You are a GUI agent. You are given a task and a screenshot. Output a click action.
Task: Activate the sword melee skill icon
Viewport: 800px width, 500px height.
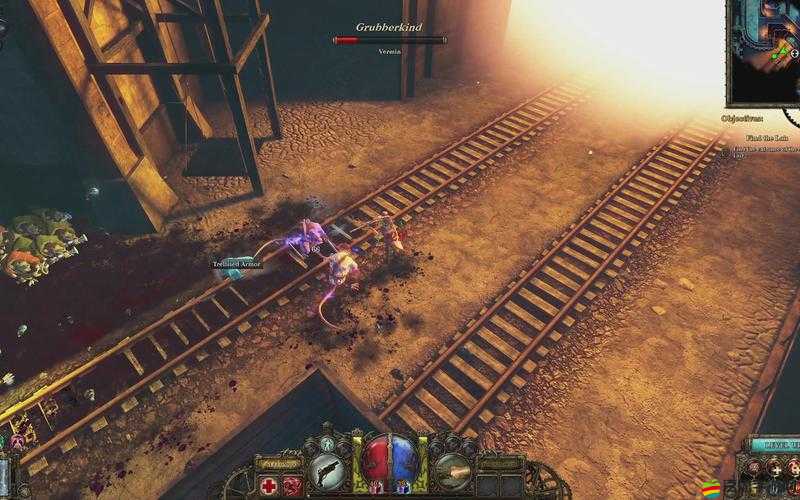(452, 469)
